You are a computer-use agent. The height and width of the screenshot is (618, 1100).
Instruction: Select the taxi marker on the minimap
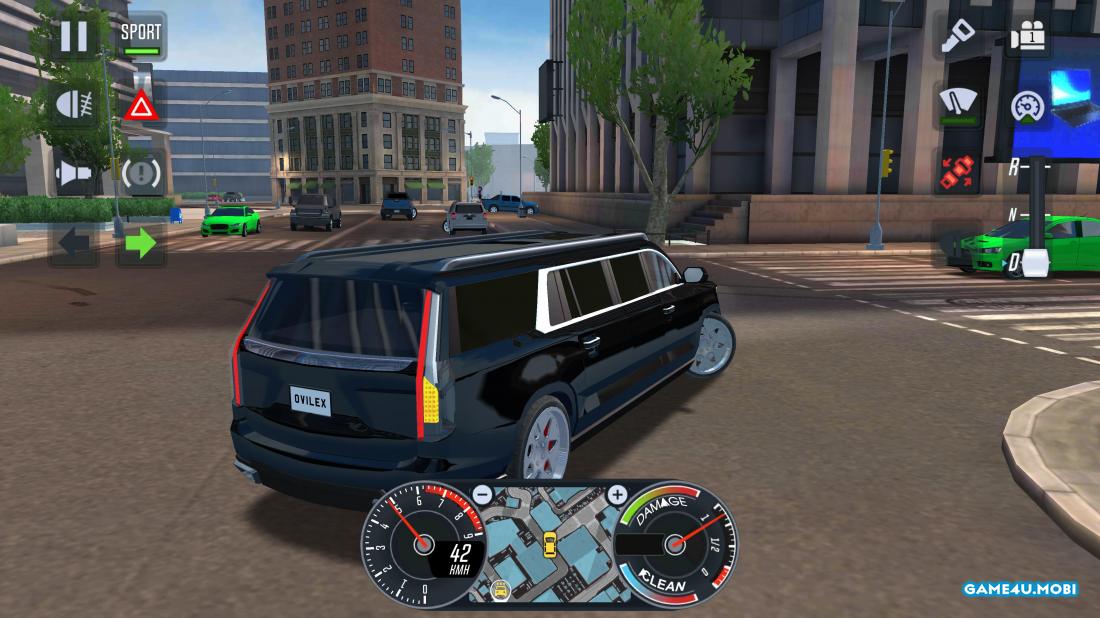[x=549, y=544]
